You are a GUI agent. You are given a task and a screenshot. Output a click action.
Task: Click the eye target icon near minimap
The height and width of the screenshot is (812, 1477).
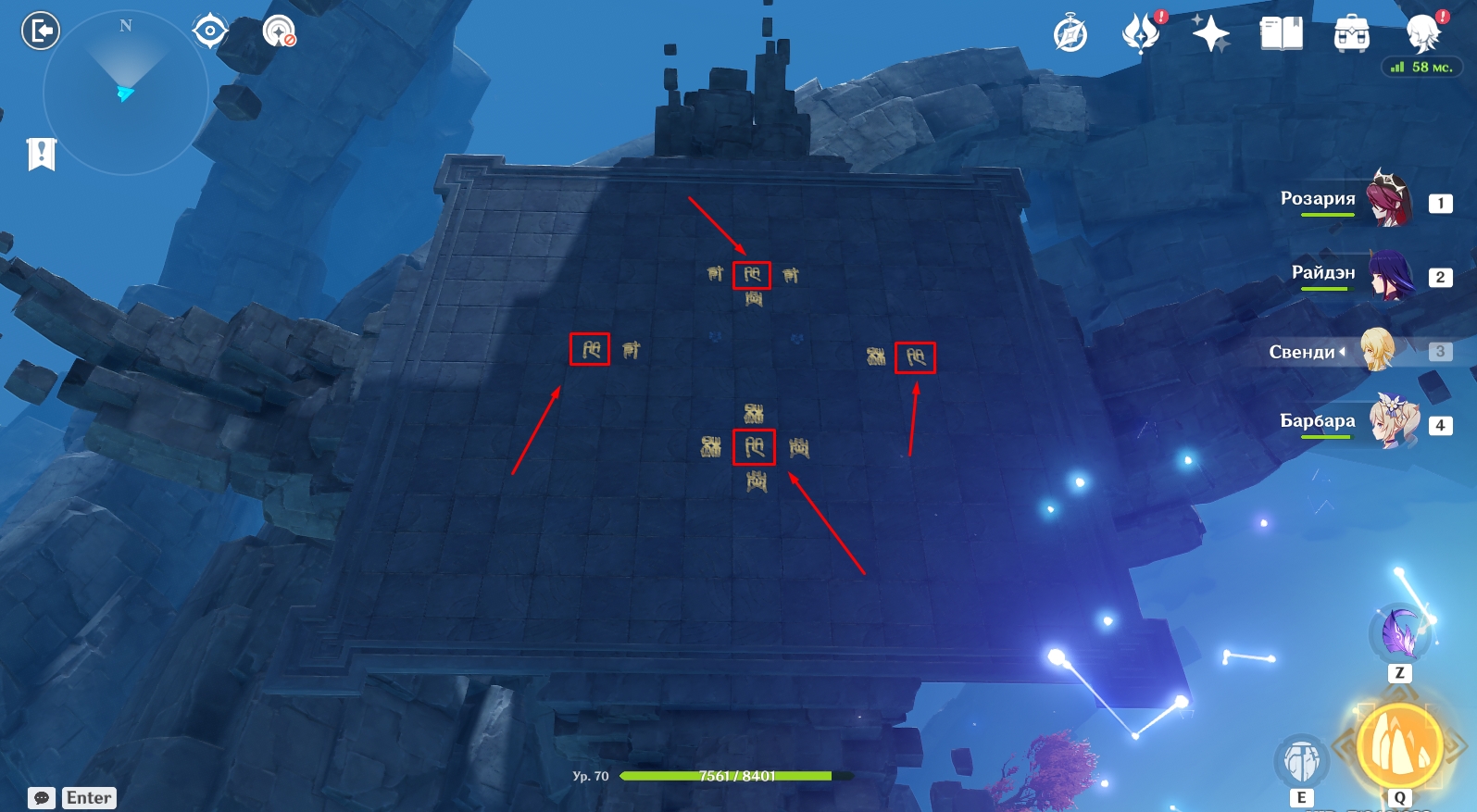click(x=210, y=31)
